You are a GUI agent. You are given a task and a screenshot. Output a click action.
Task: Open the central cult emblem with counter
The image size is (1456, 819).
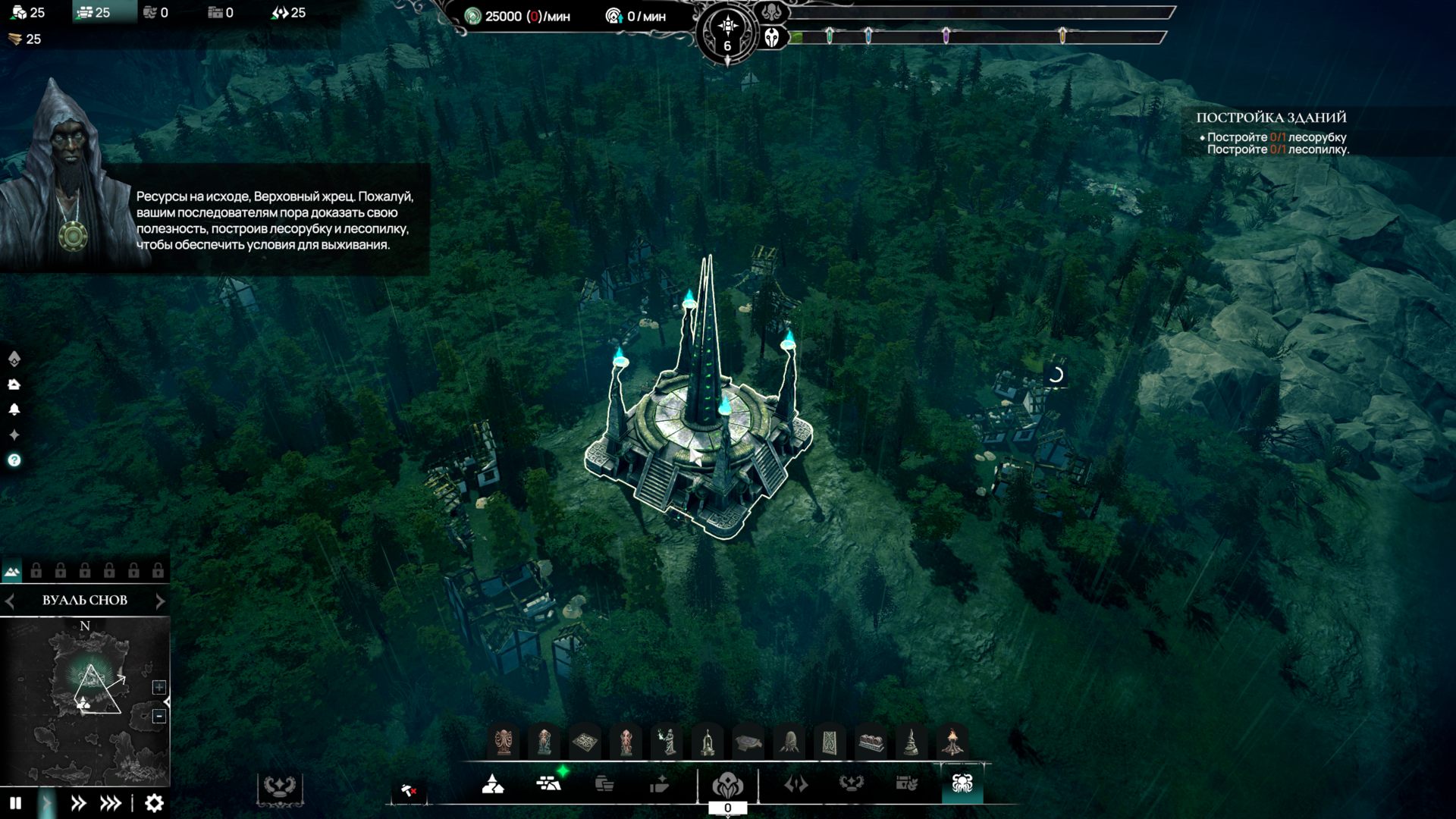click(727, 786)
